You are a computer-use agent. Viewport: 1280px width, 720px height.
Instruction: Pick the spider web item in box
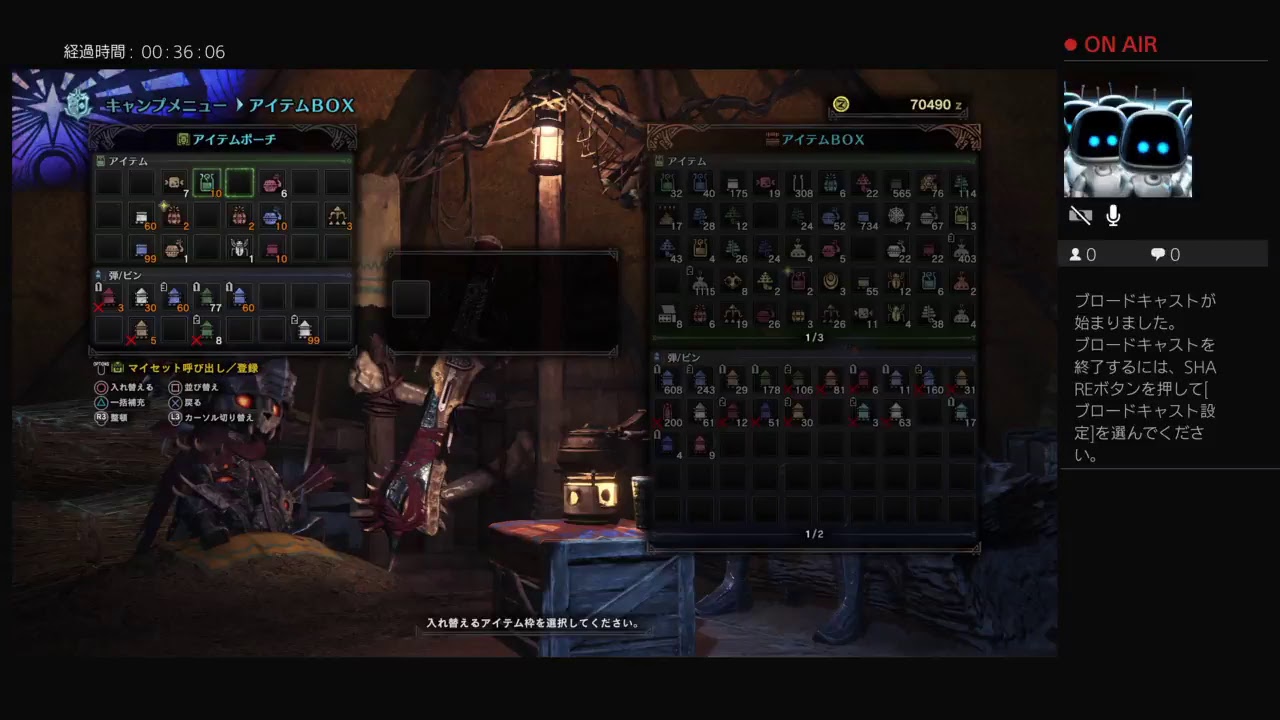coord(896,216)
